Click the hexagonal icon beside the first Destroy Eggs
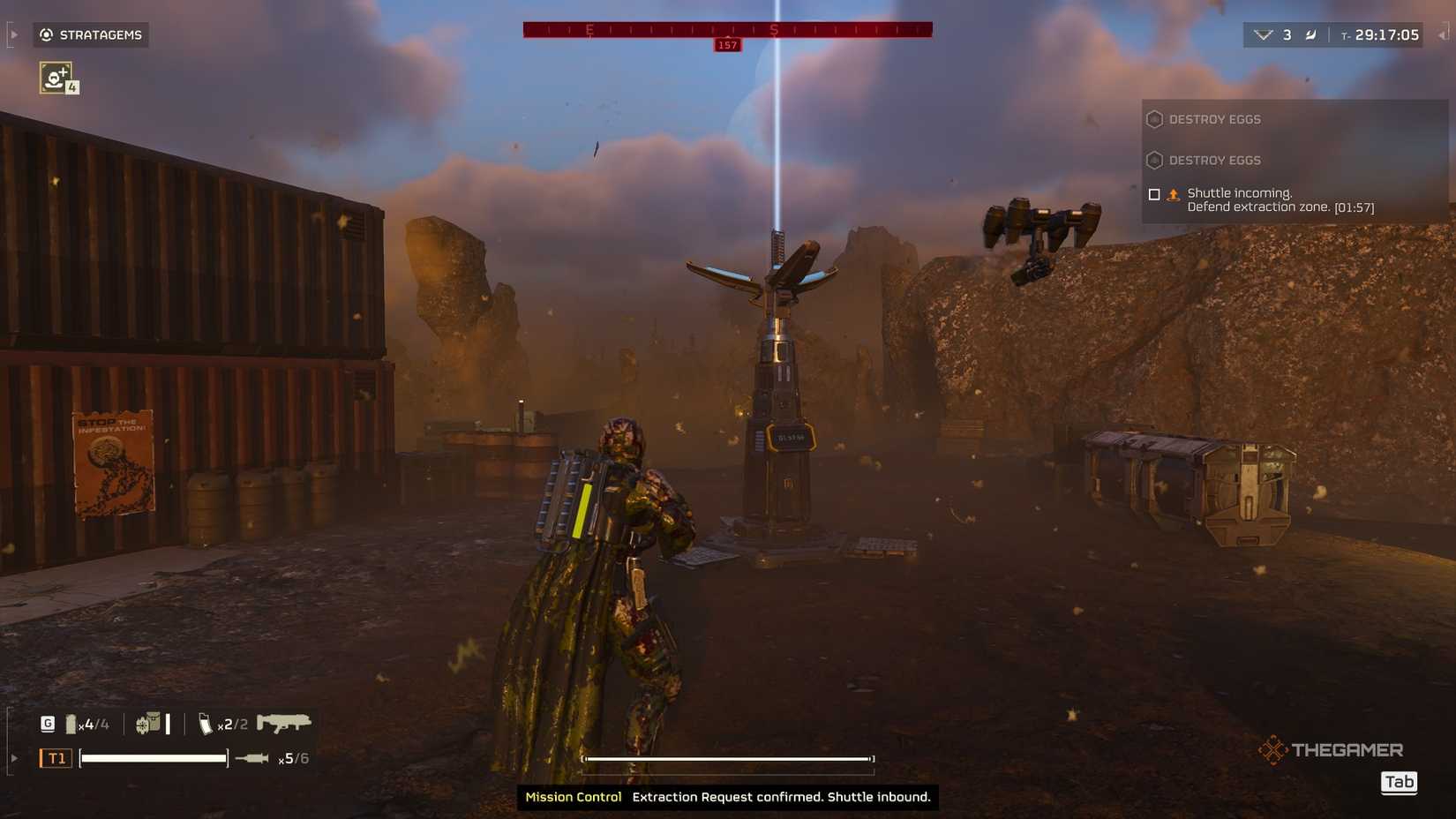 click(1154, 118)
